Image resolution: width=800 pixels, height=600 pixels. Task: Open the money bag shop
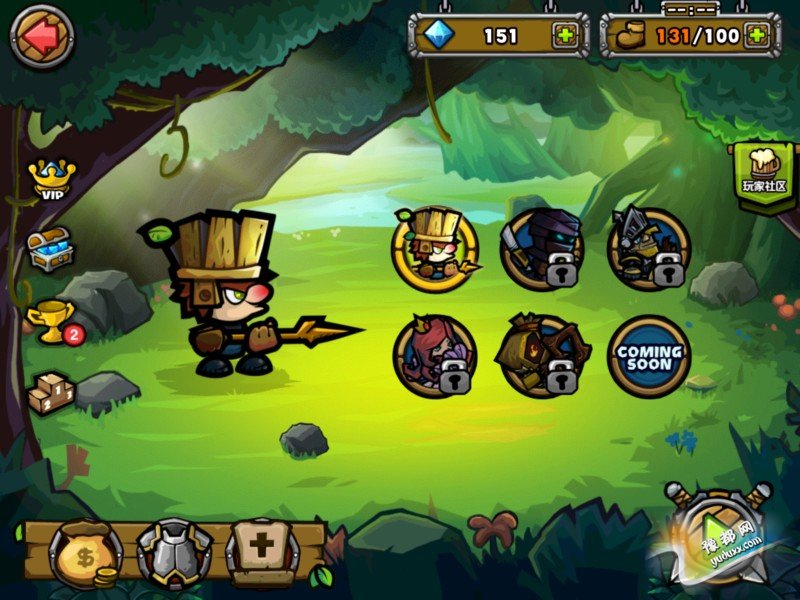tap(85, 554)
